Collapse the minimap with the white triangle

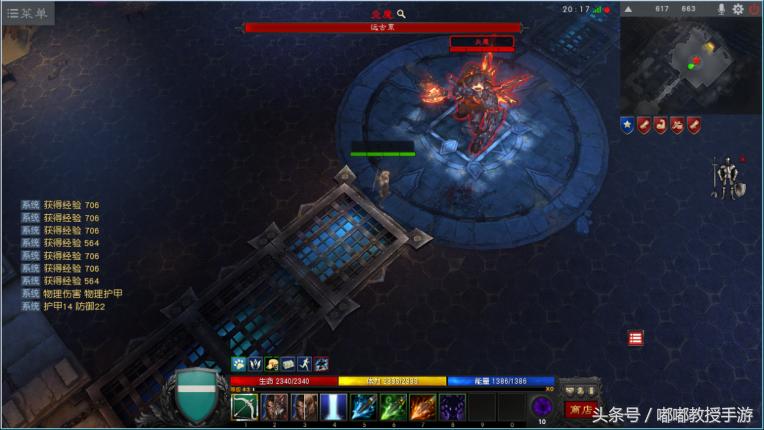pyautogui.click(x=628, y=9)
